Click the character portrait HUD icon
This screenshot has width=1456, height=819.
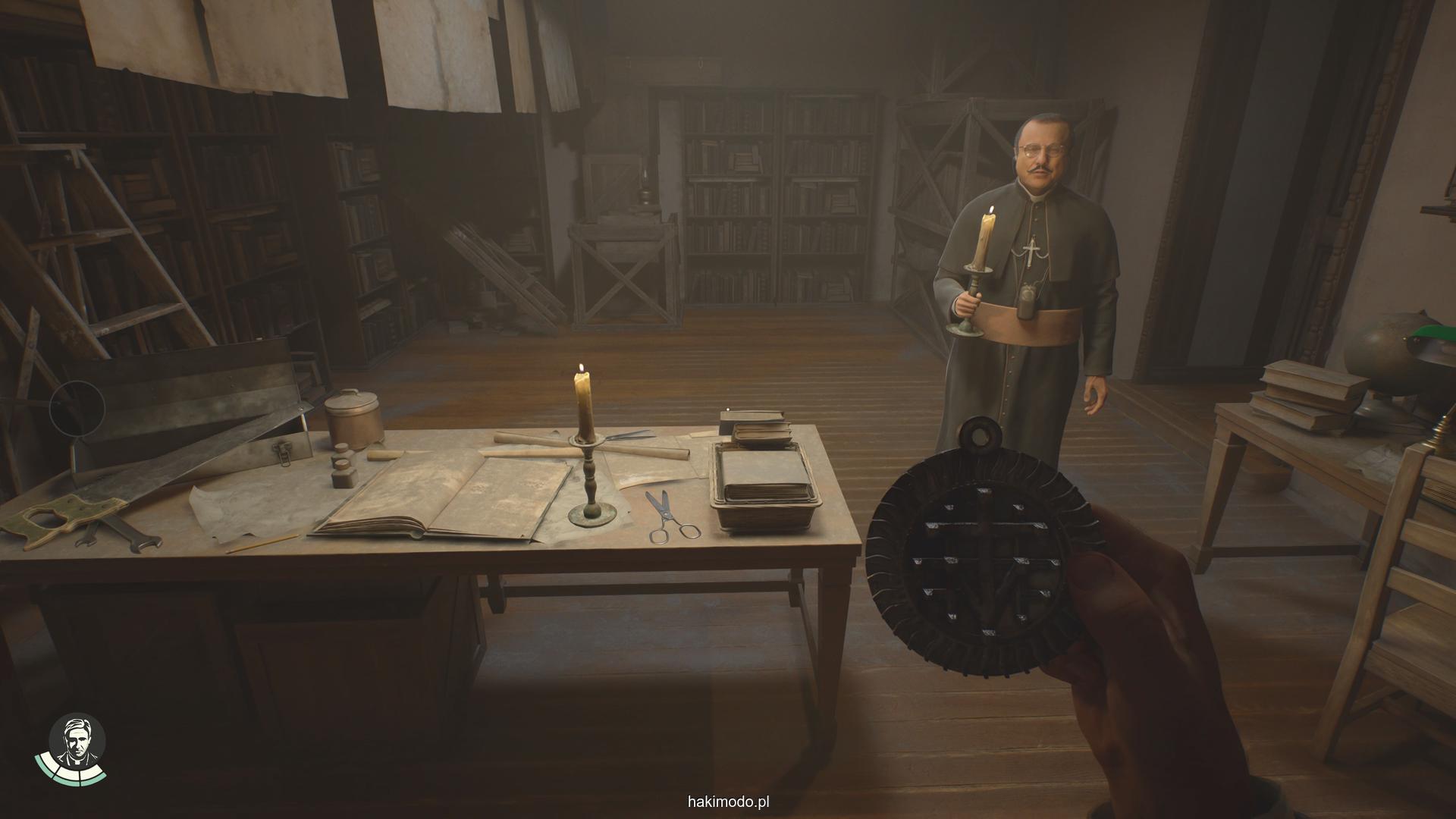coord(77,742)
